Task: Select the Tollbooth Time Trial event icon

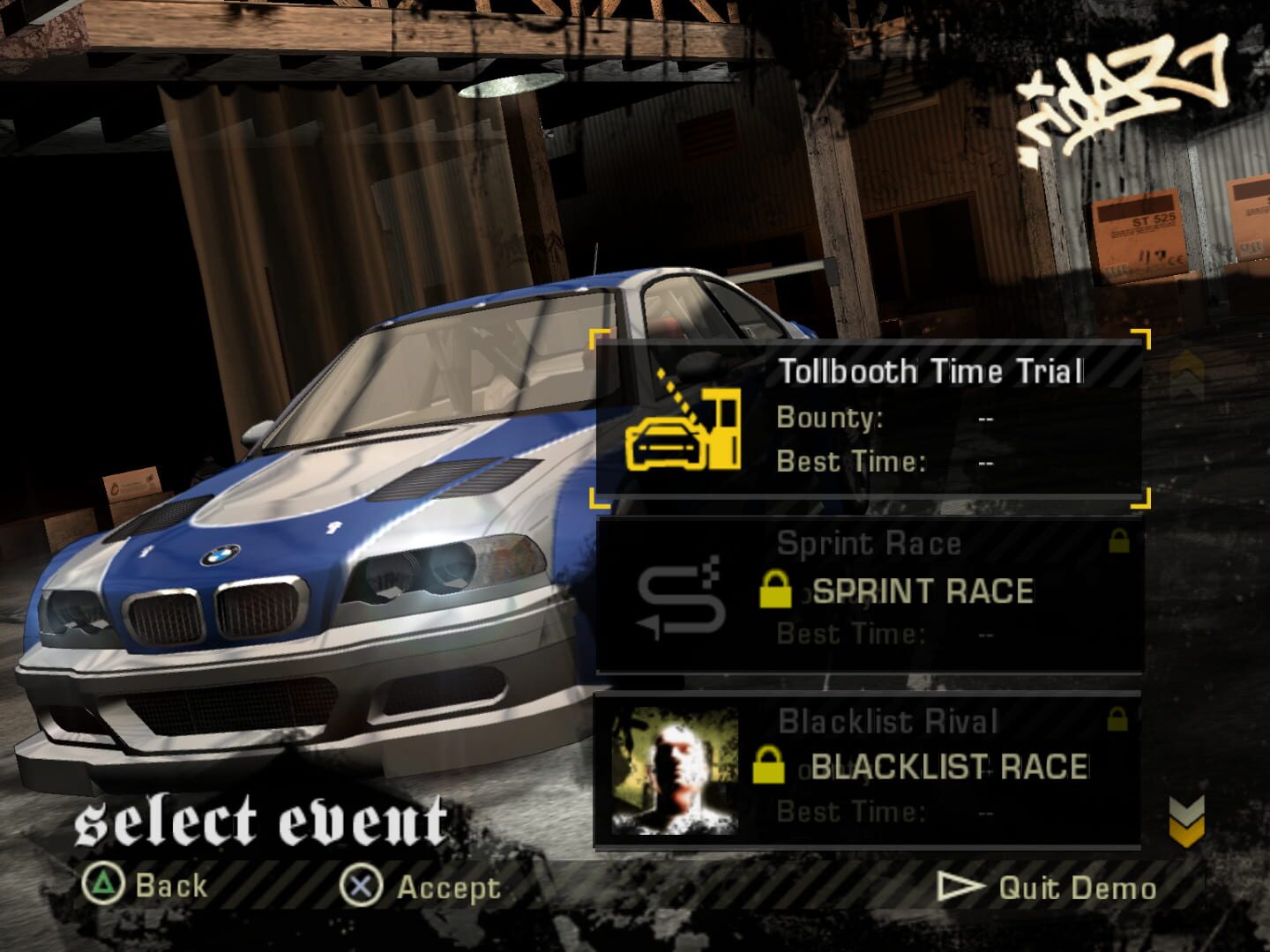Action: 684,432
